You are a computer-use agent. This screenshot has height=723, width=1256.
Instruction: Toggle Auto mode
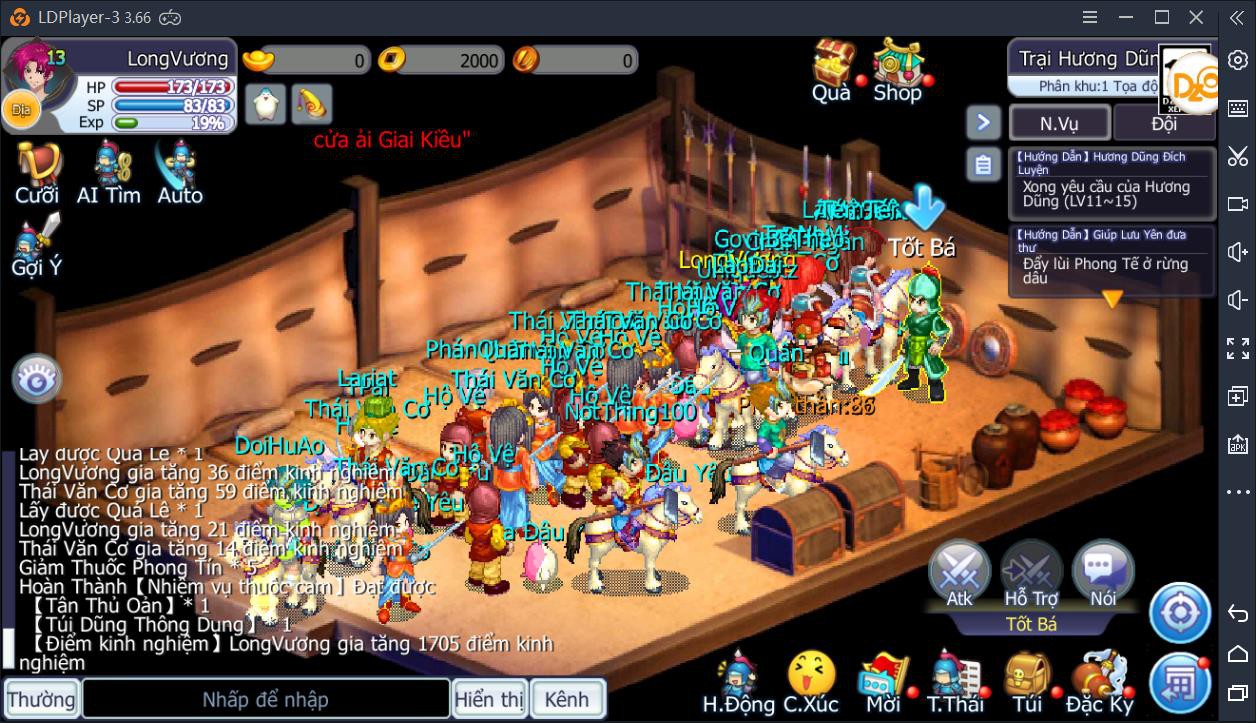coord(180,172)
